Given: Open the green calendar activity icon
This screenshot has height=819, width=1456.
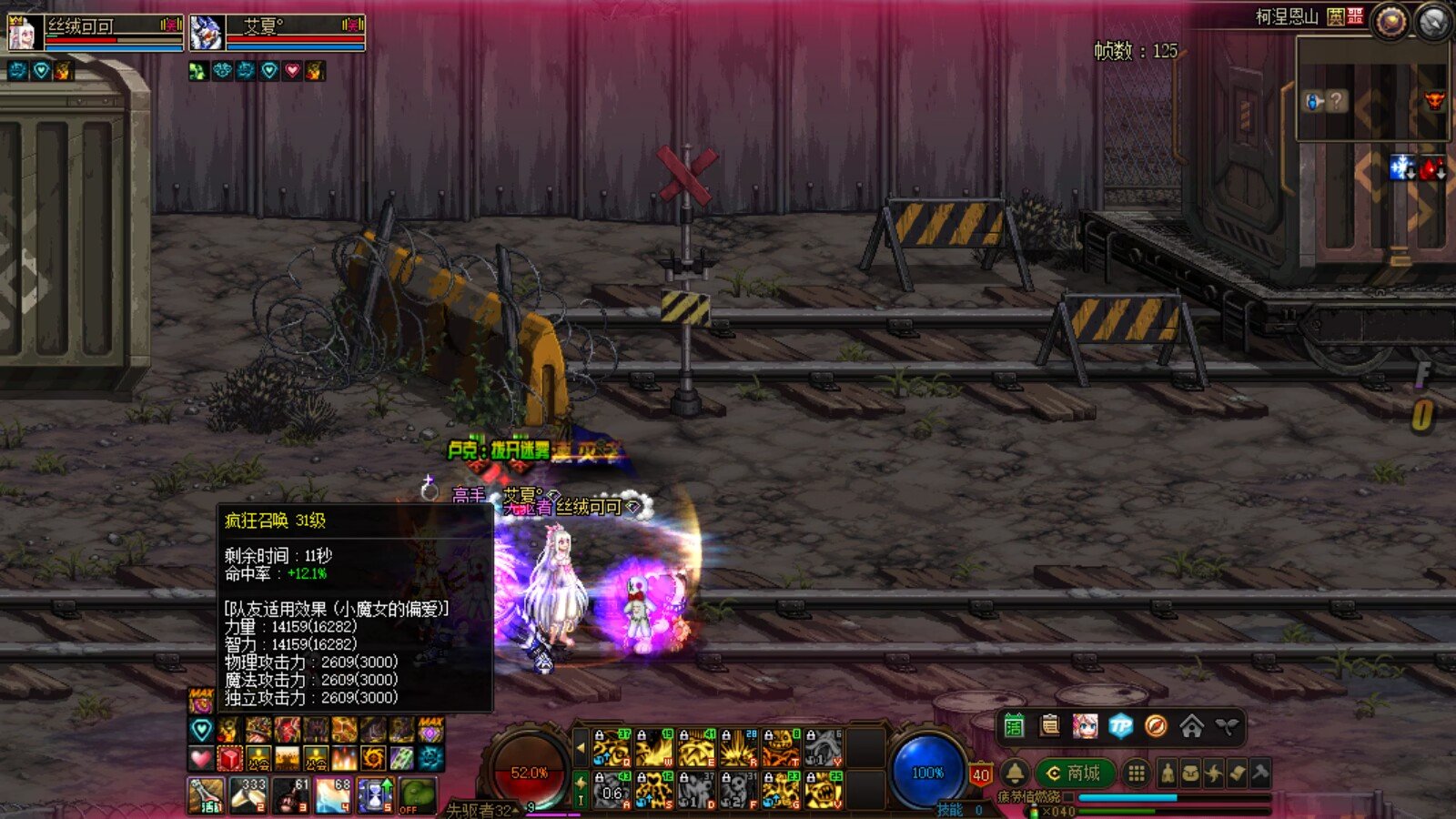Looking at the screenshot, I should [x=1014, y=726].
